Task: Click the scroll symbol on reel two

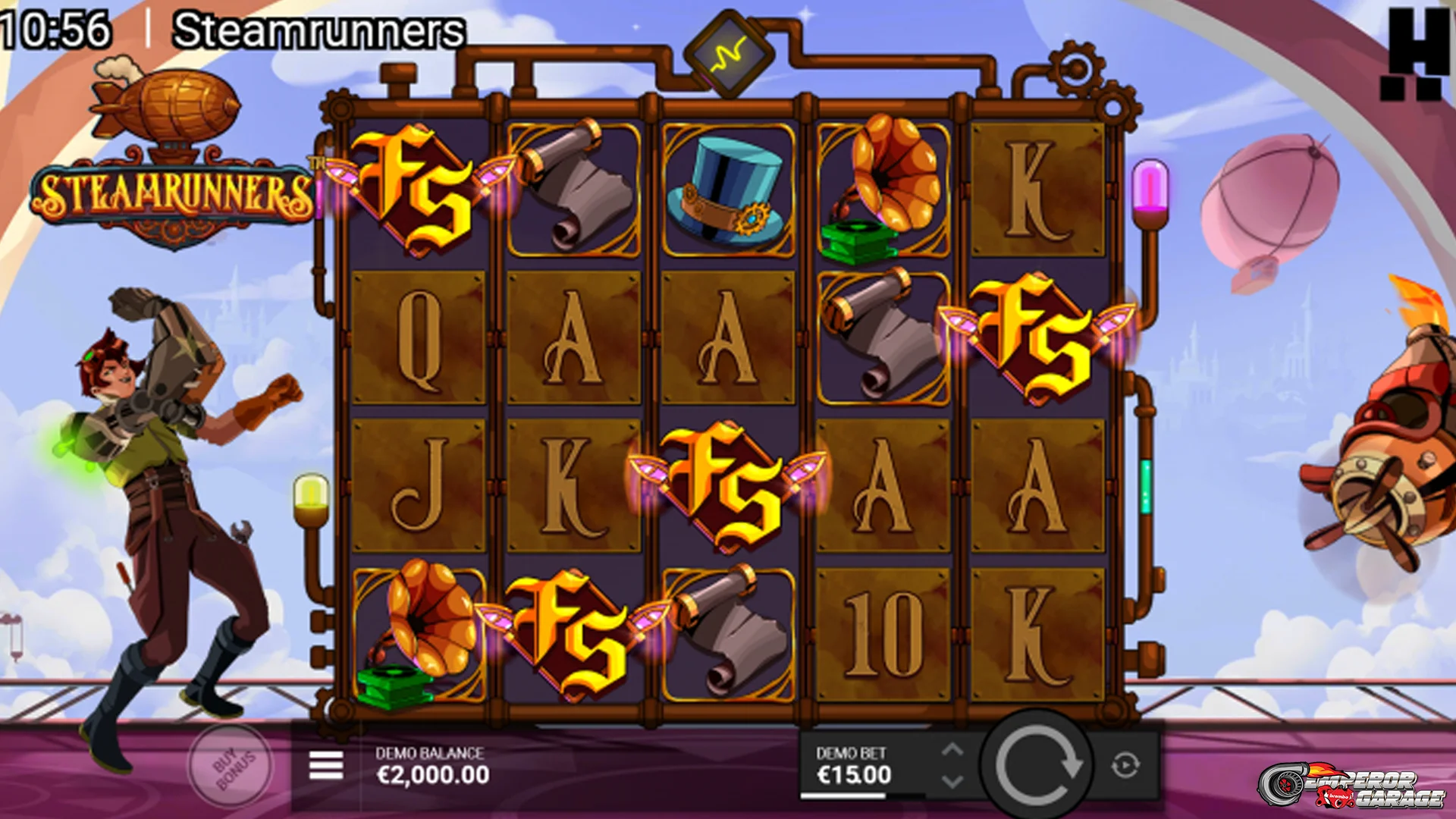Action: [x=576, y=190]
